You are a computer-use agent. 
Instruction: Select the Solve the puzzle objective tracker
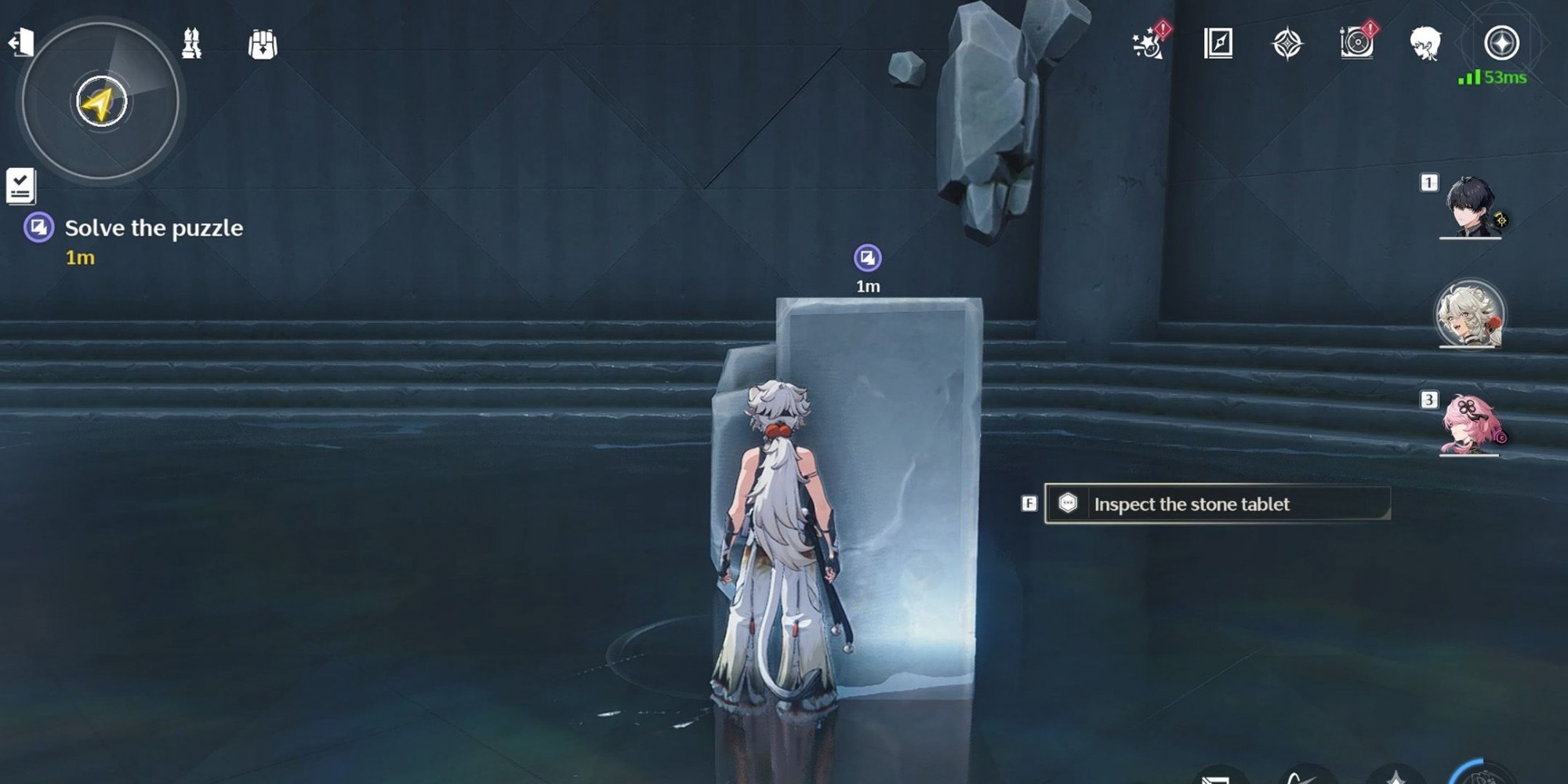point(153,228)
